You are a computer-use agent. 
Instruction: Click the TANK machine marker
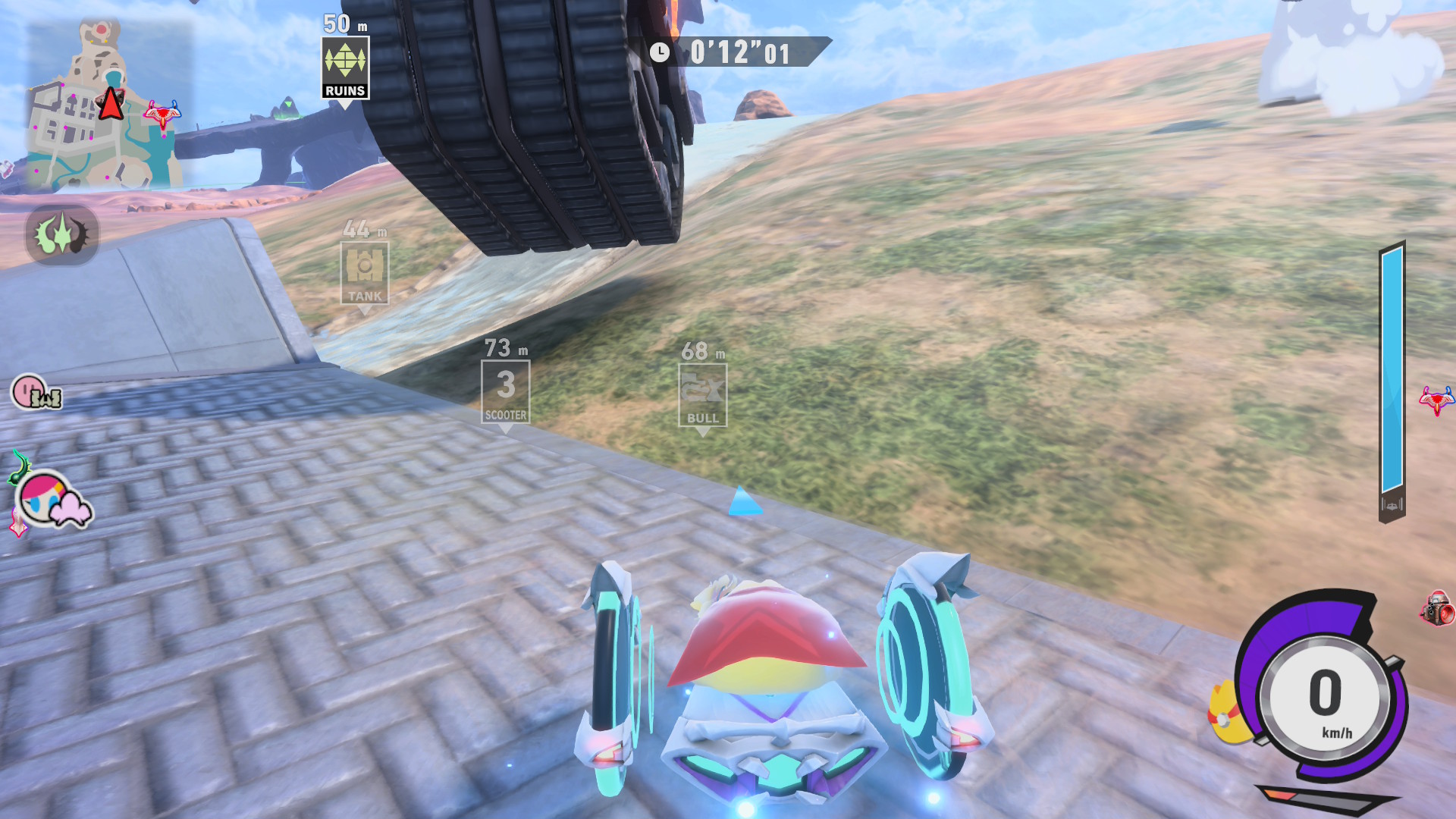coord(365,273)
